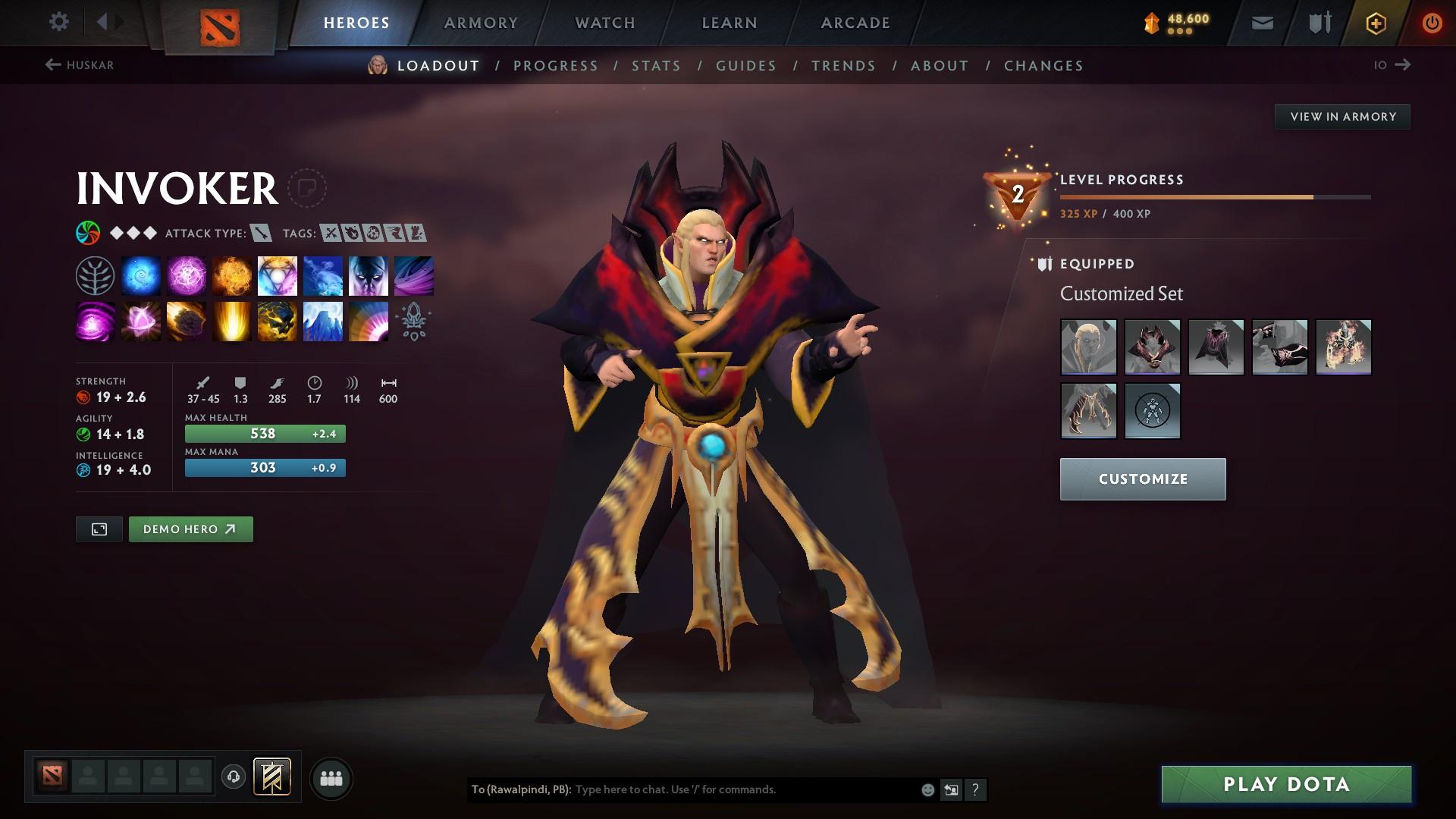
Task: Select the Quas ability icon
Action: pyautogui.click(x=140, y=275)
